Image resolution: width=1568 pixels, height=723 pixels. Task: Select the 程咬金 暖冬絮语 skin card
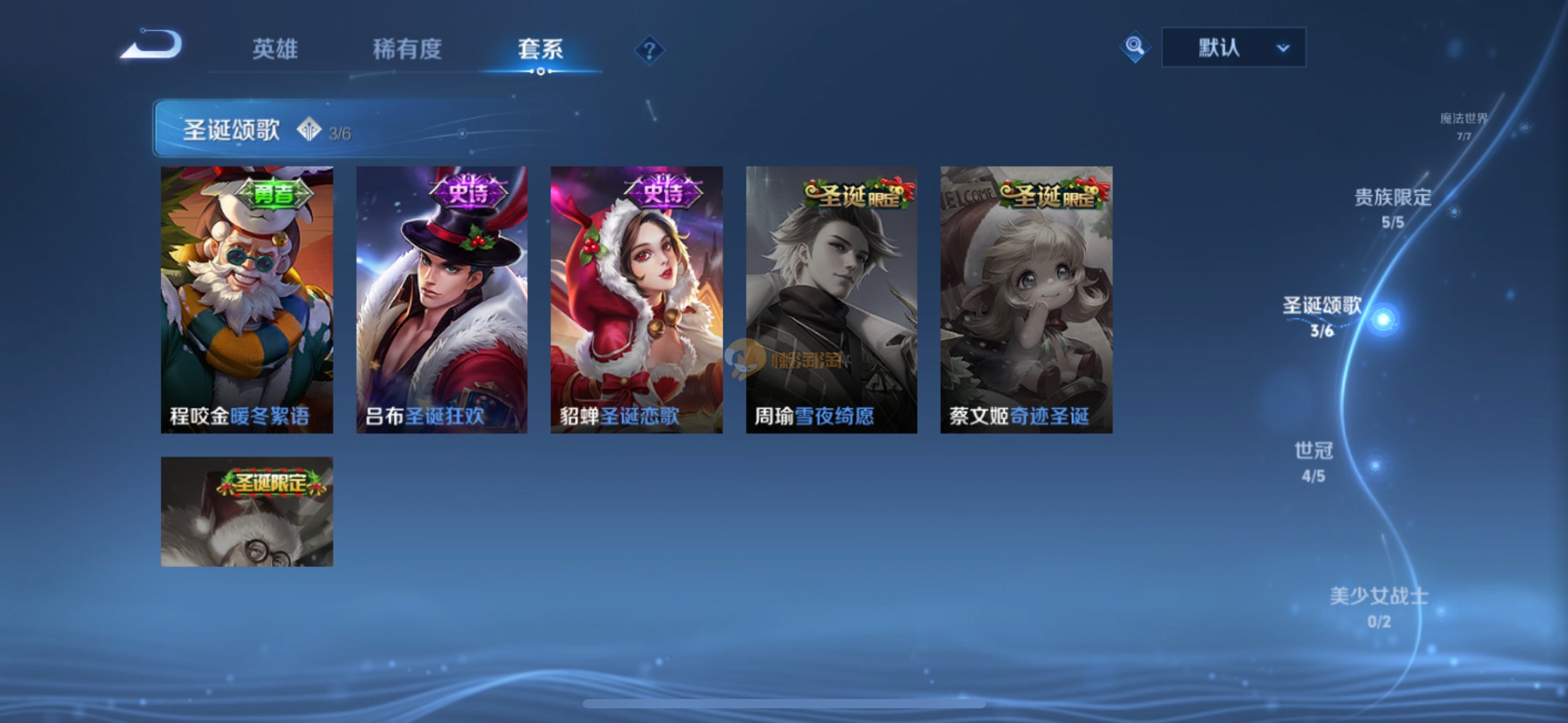click(247, 299)
